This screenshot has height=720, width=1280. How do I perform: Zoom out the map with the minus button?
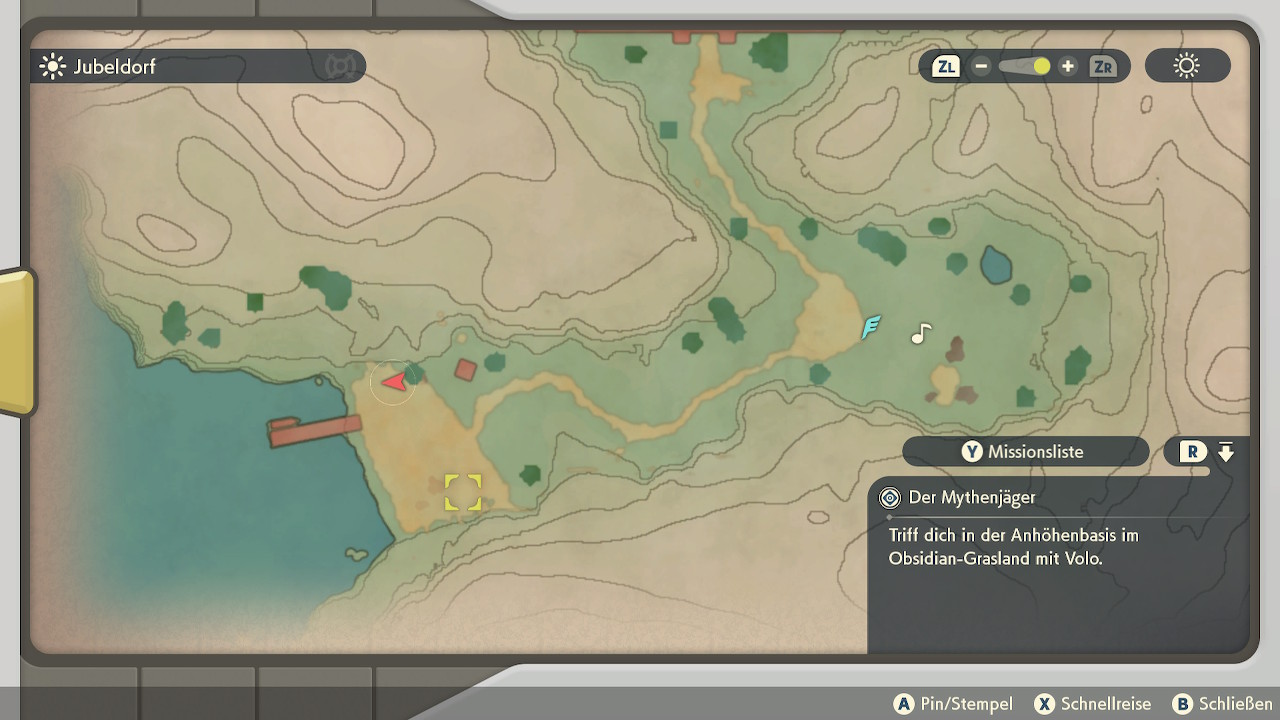[981, 67]
